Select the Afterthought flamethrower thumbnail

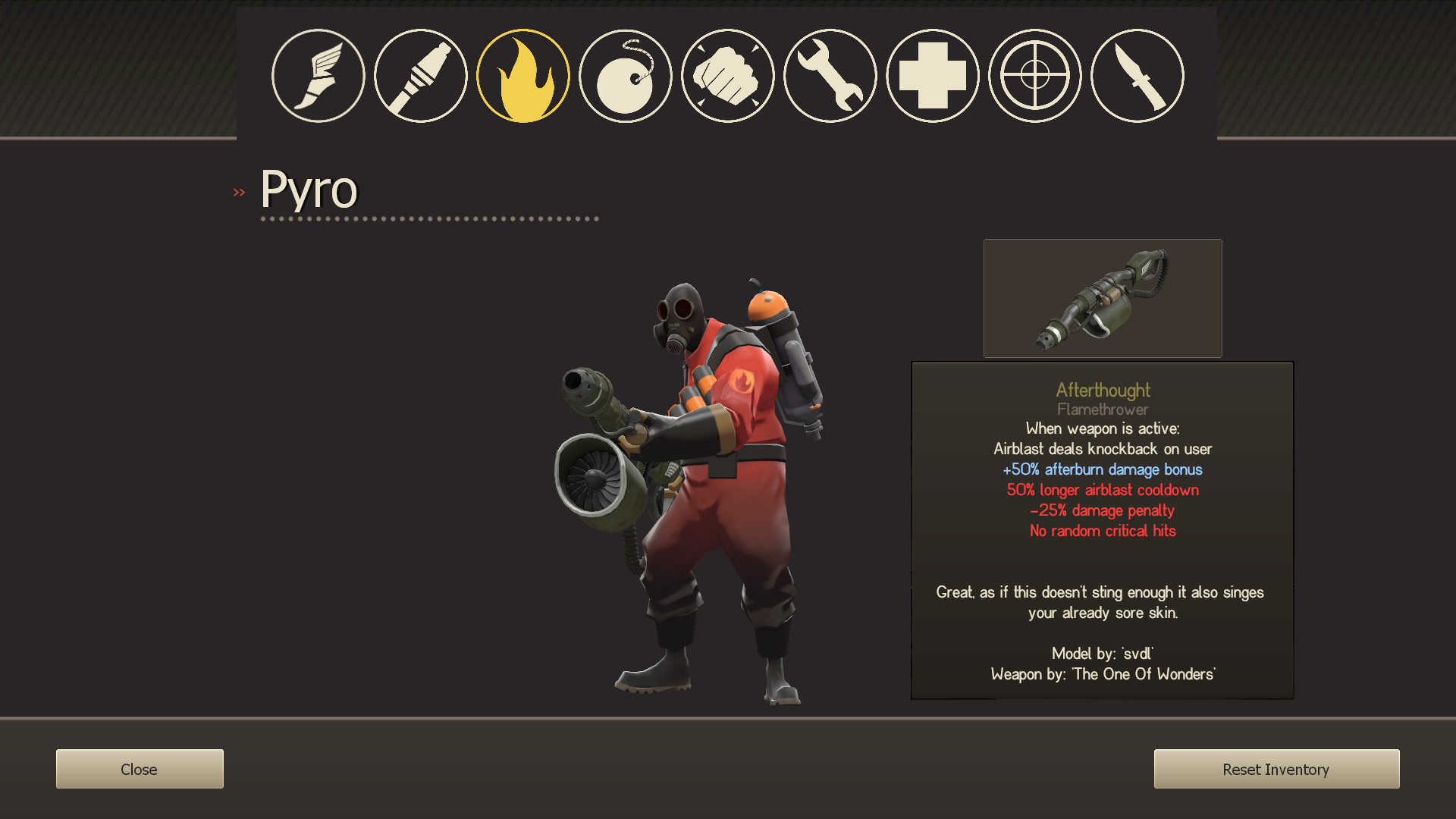(x=1102, y=298)
